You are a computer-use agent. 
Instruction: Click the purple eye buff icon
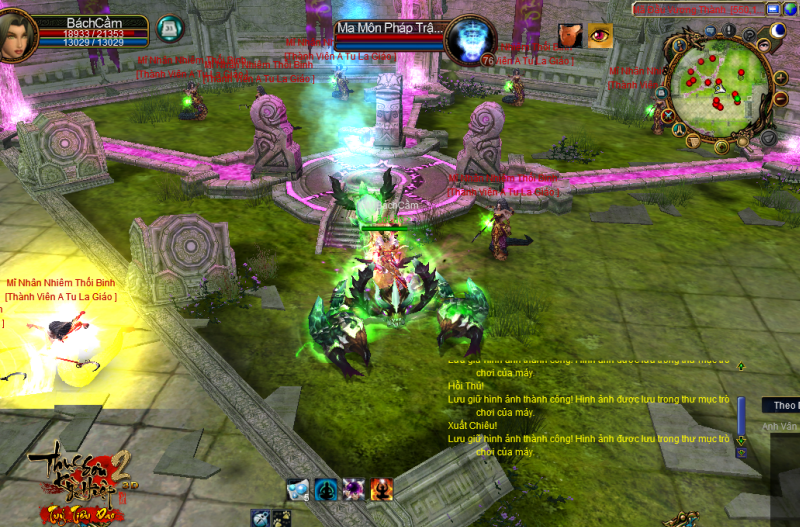pyautogui.click(x=600, y=36)
